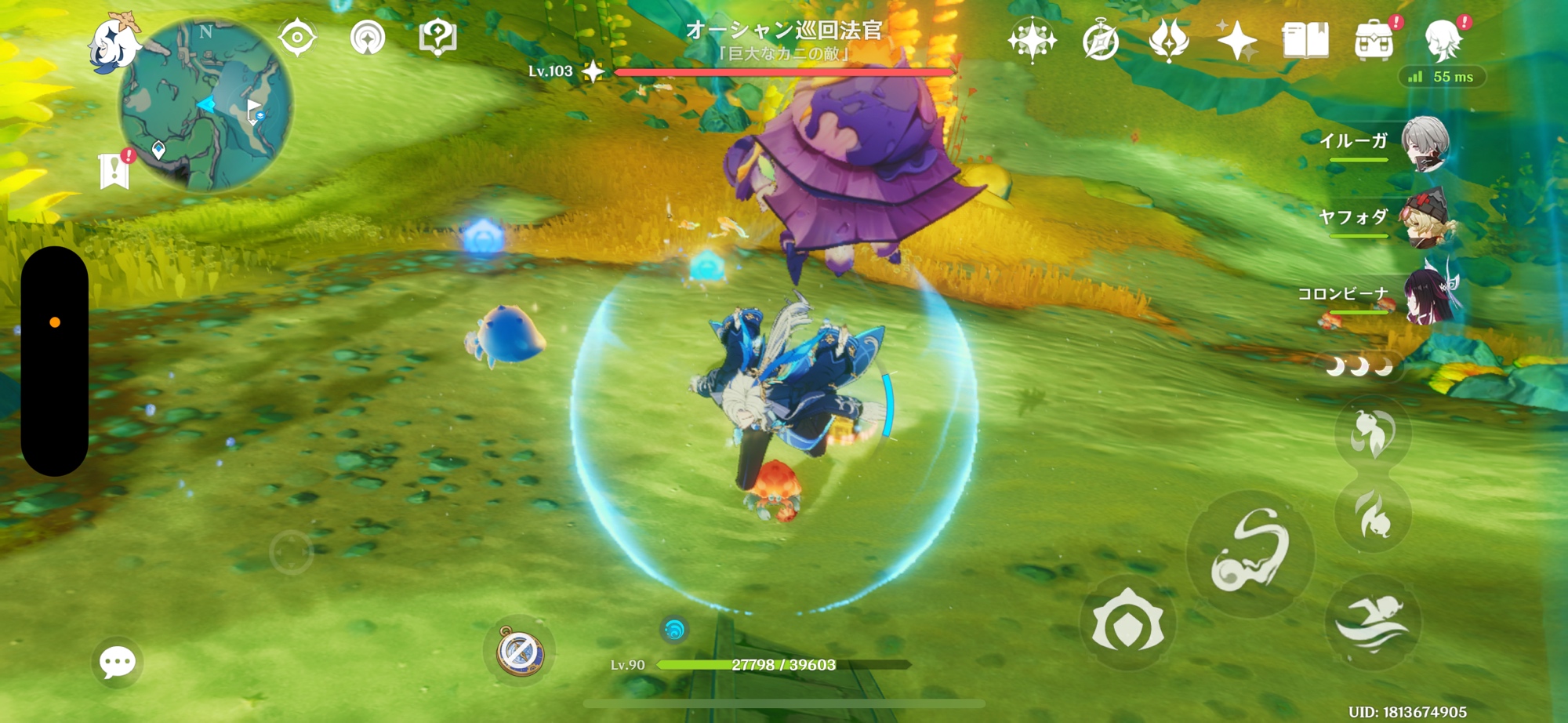Tap the sprint dash button
The width and height of the screenshot is (1568, 723).
pos(1372,623)
